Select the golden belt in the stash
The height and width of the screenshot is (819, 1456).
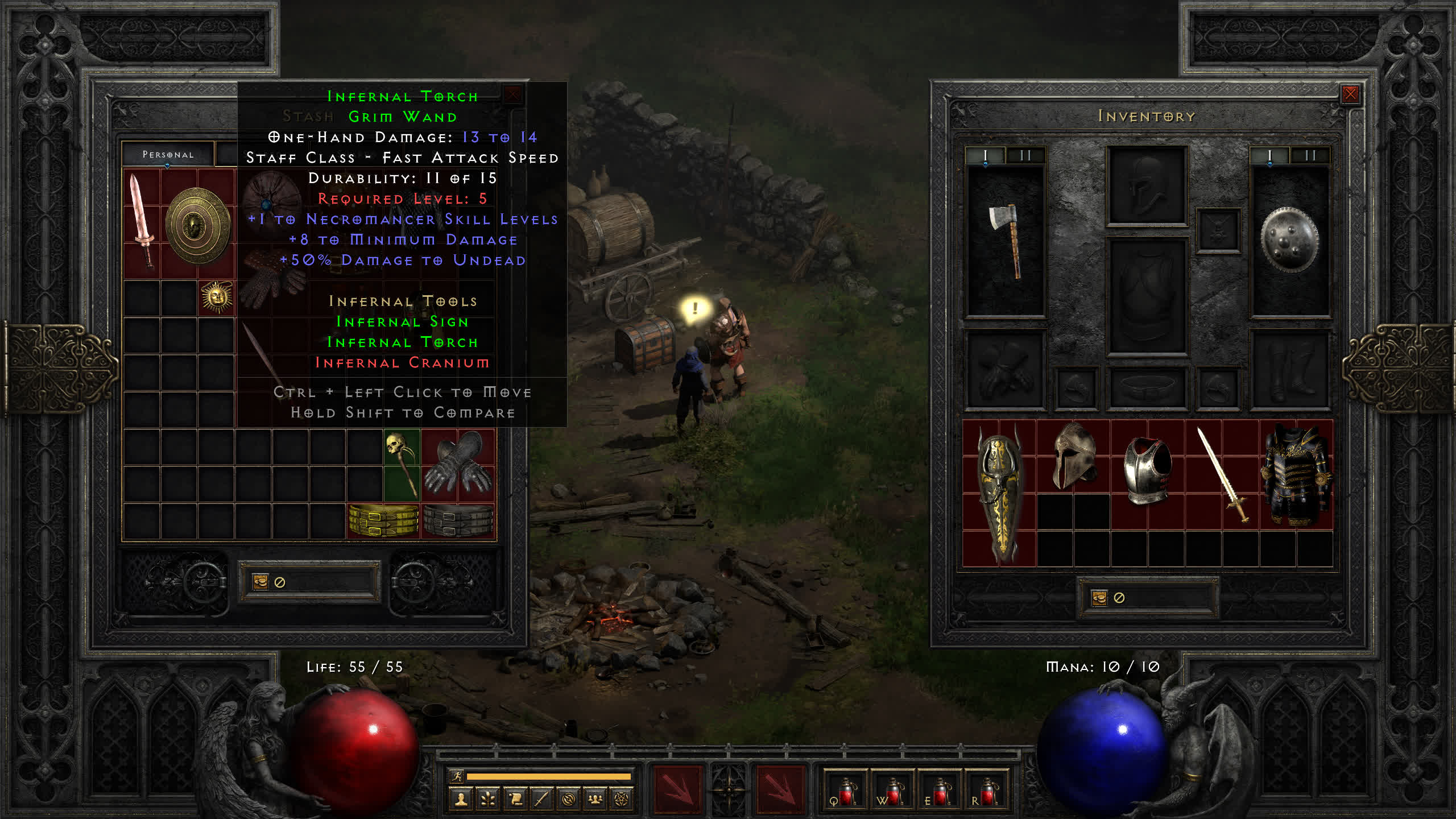pyautogui.click(x=383, y=520)
